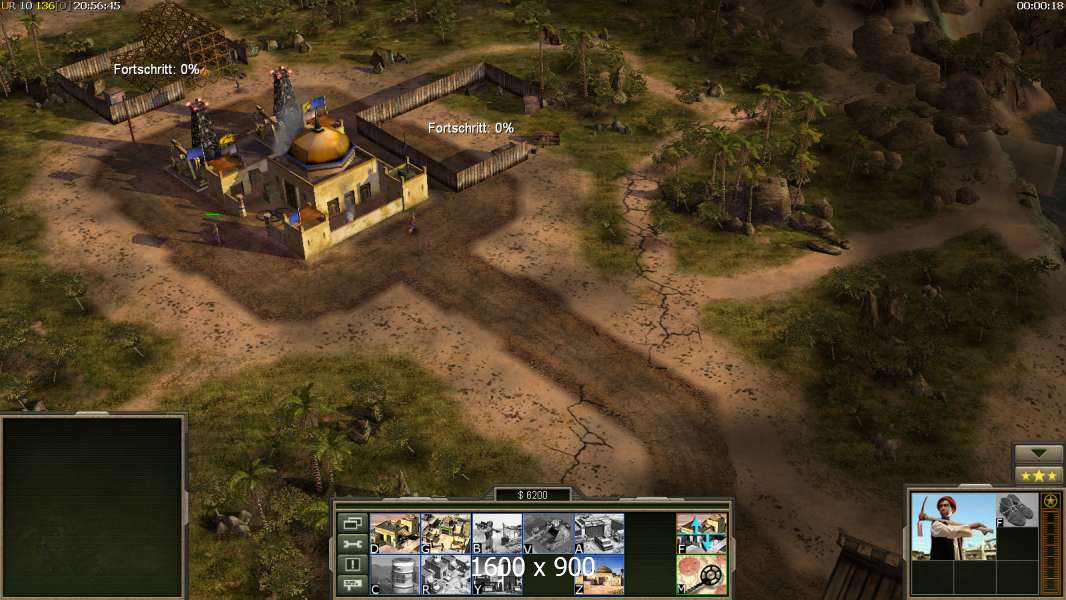Choose the worker shoes upgrade icon

[1017, 510]
